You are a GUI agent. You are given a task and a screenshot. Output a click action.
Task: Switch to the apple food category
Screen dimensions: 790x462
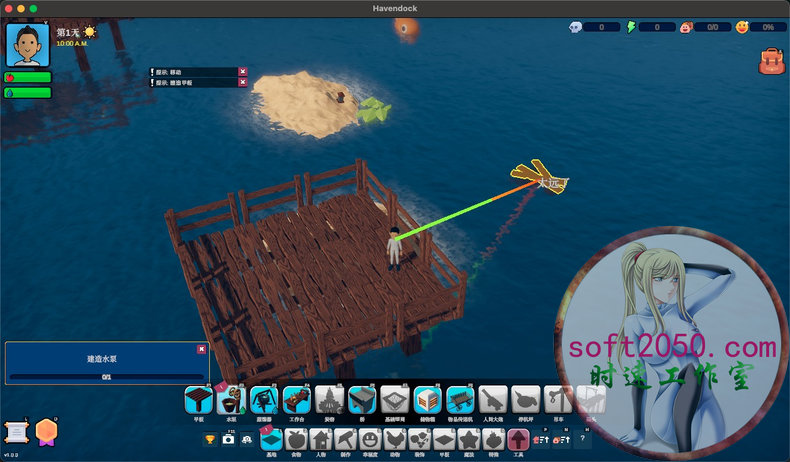click(296, 439)
